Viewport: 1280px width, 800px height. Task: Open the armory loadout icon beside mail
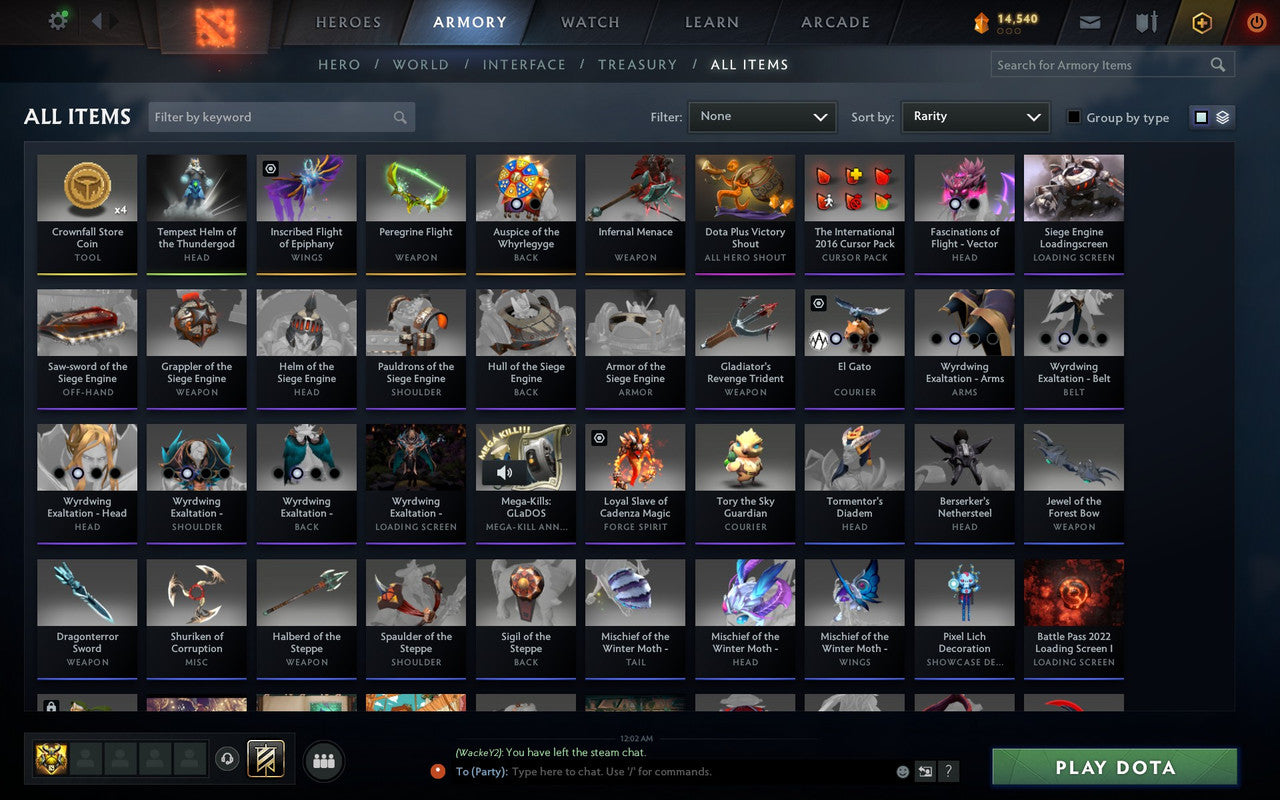1145,22
